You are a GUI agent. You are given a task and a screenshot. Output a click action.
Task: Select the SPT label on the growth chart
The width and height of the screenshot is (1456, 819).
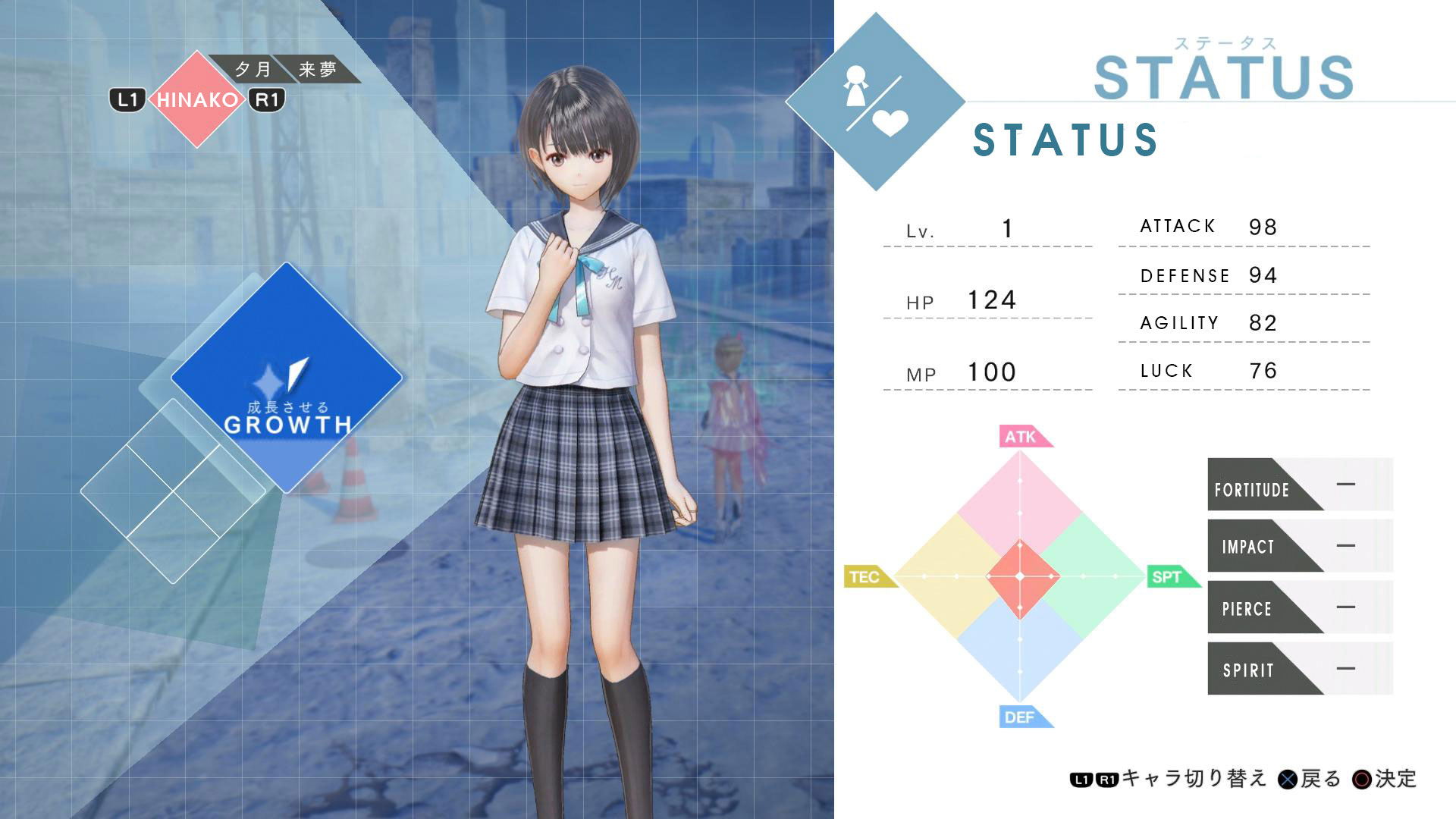coord(1169,577)
